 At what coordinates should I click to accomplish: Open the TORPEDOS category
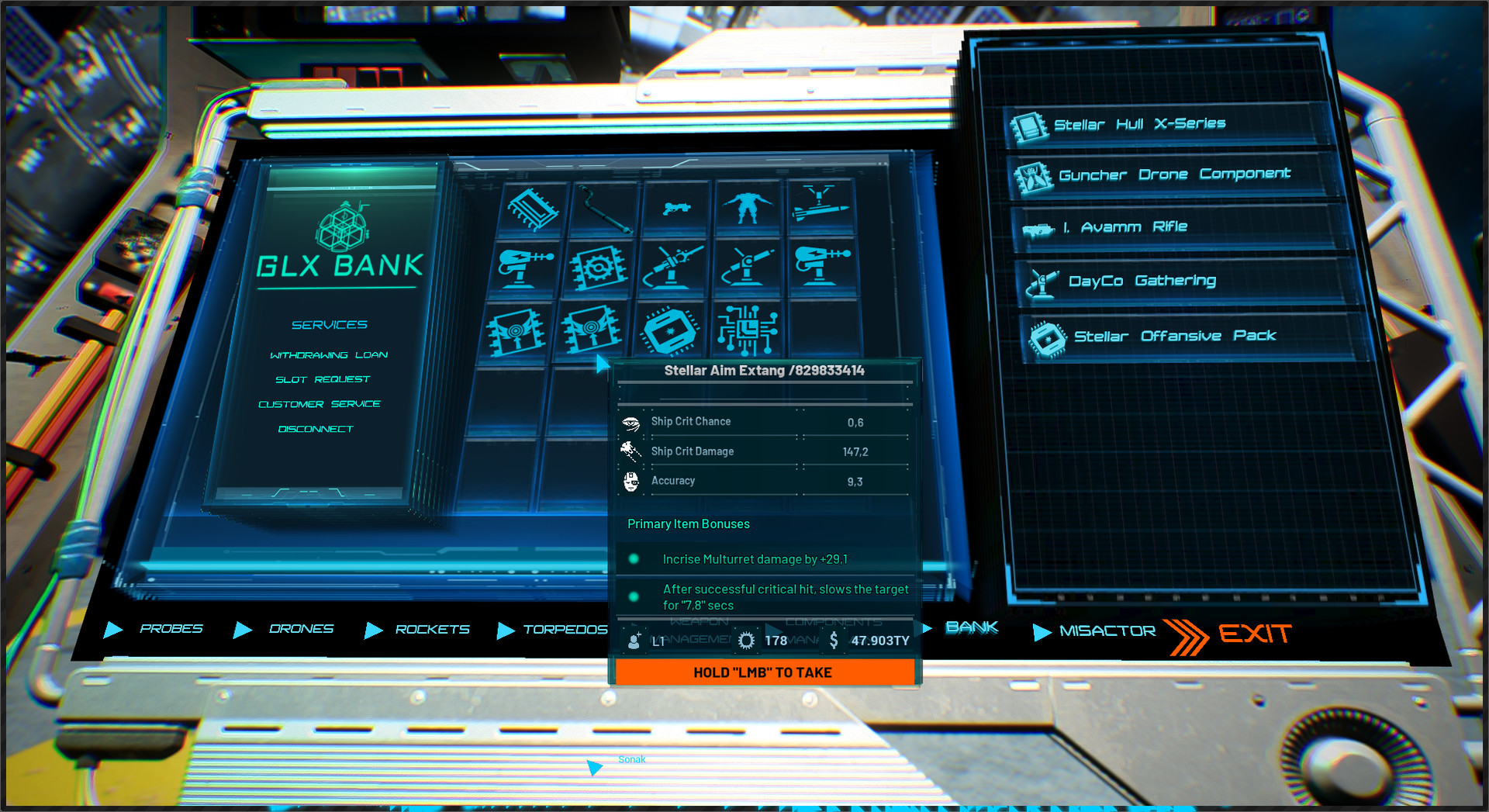(567, 630)
